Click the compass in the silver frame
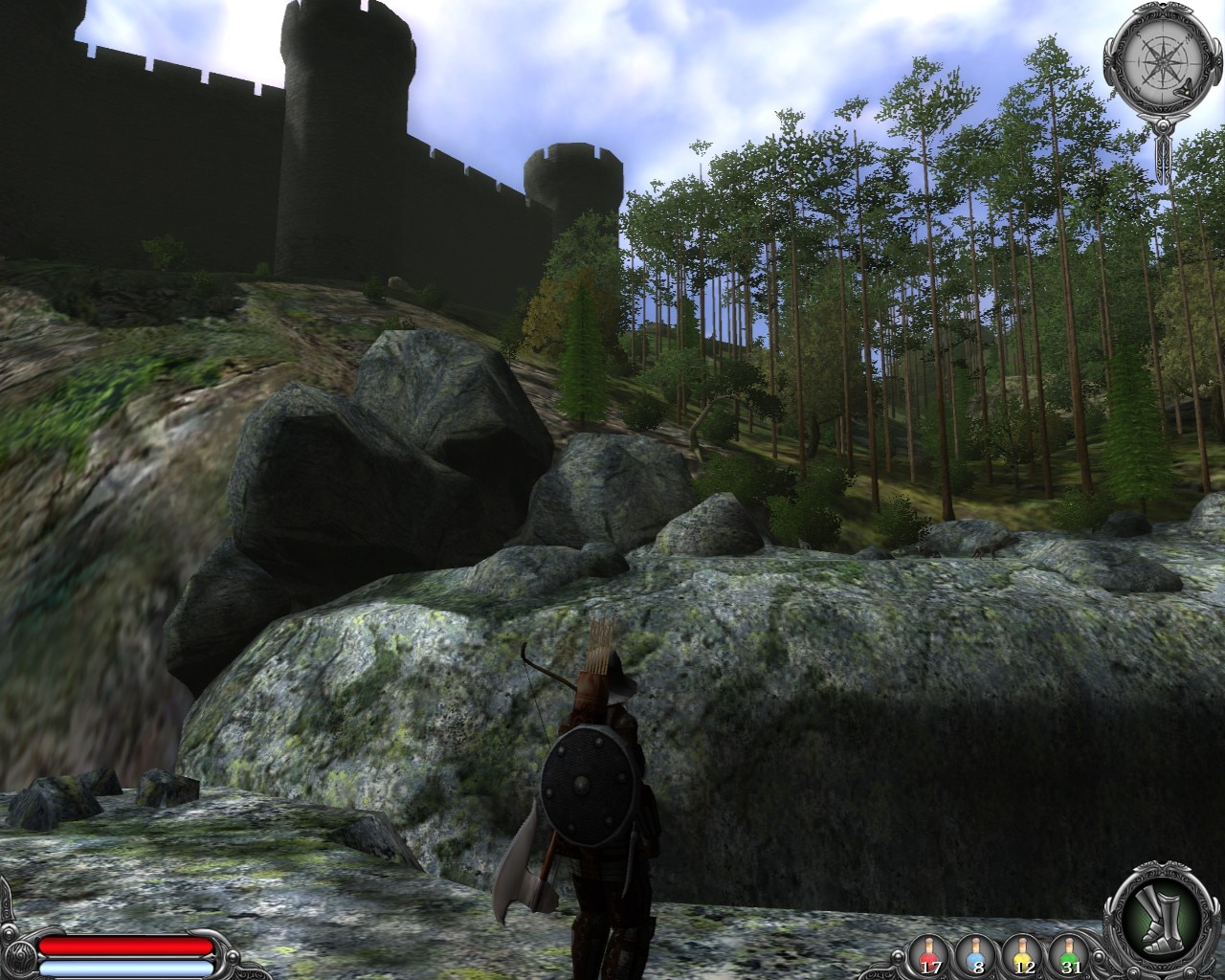The width and height of the screenshot is (1225, 980). (1163, 61)
